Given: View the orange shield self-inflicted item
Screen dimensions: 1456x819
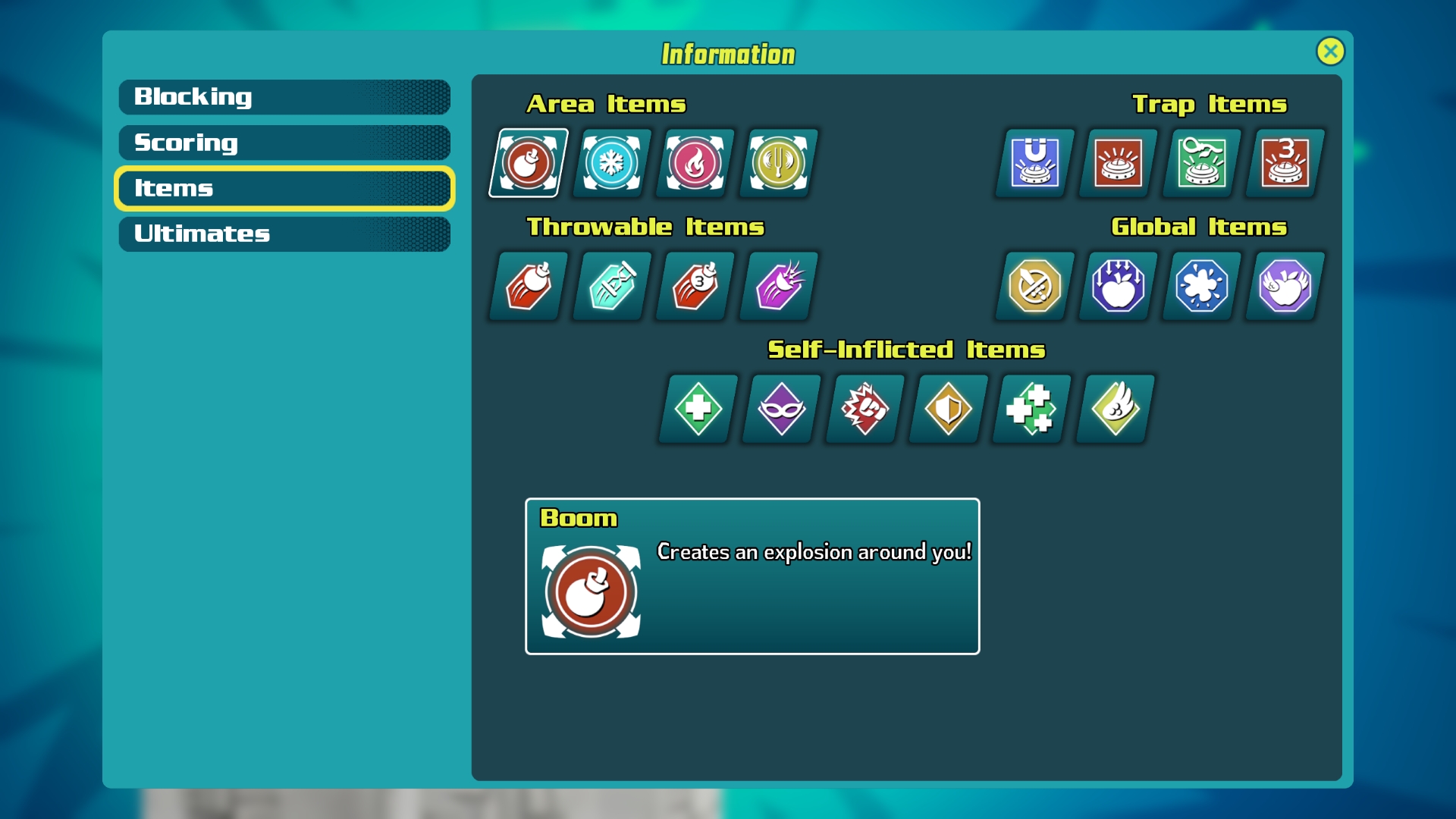Looking at the screenshot, I should tap(948, 409).
